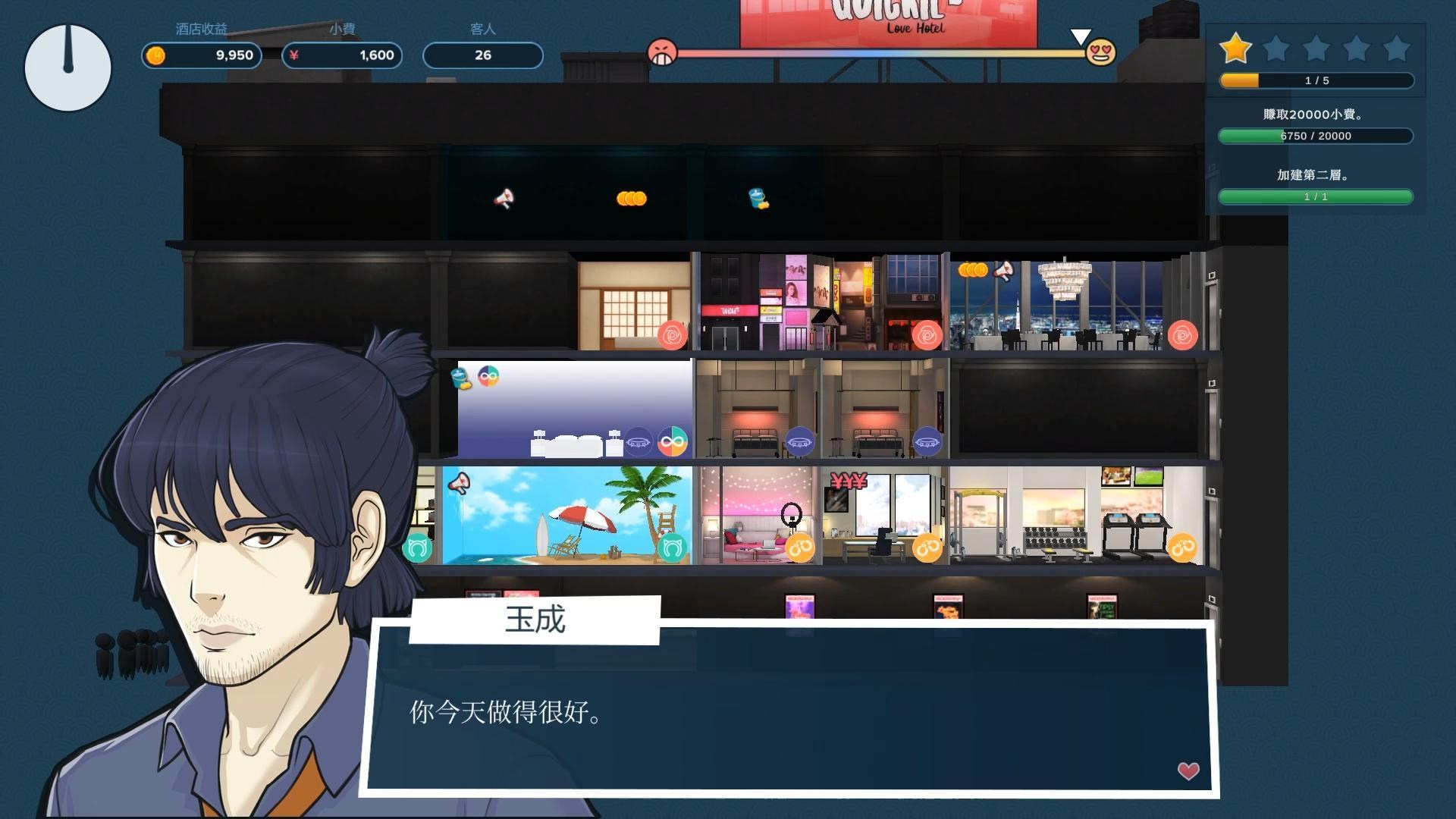The width and height of the screenshot is (1456, 819).
Task: Pick up the megaphone bonus on the top floor
Action: click(504, 199)
